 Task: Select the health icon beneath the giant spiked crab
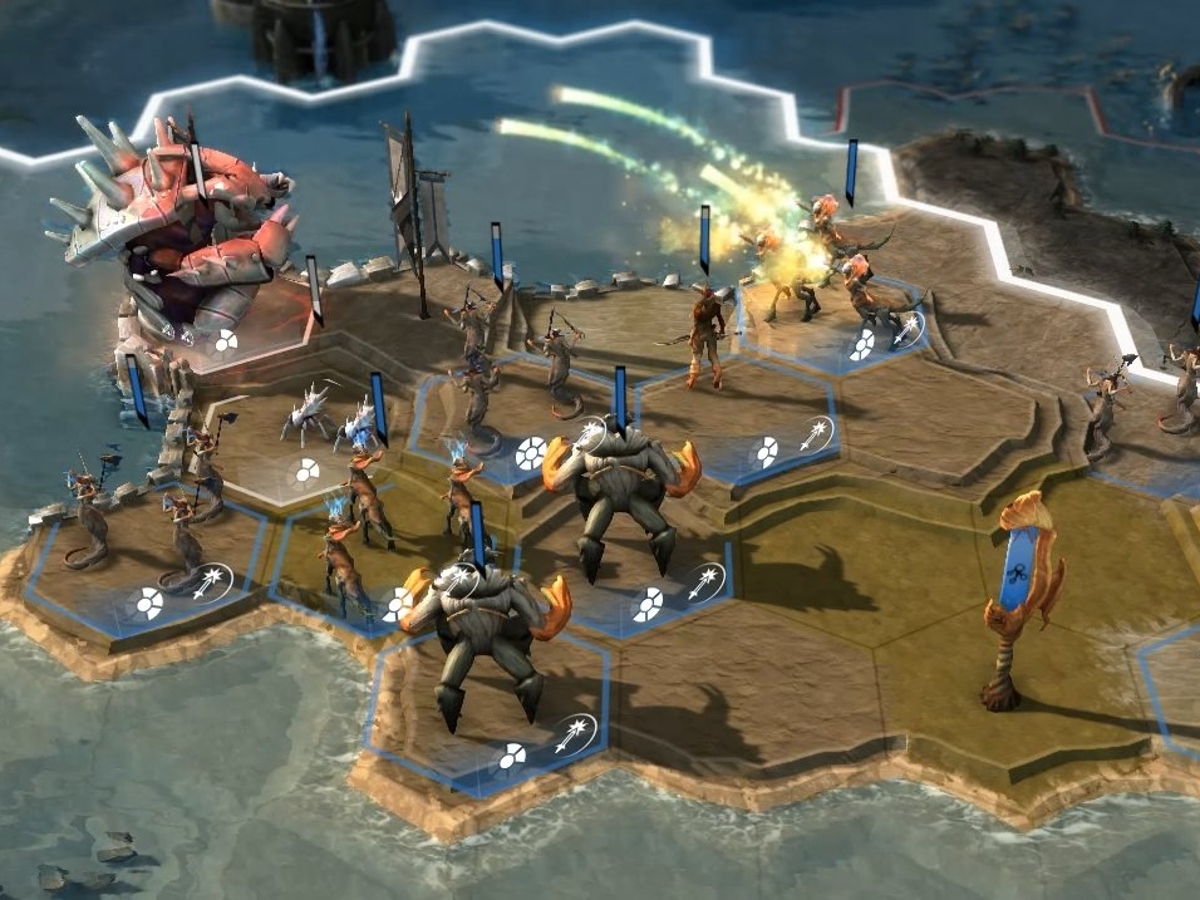225,342
